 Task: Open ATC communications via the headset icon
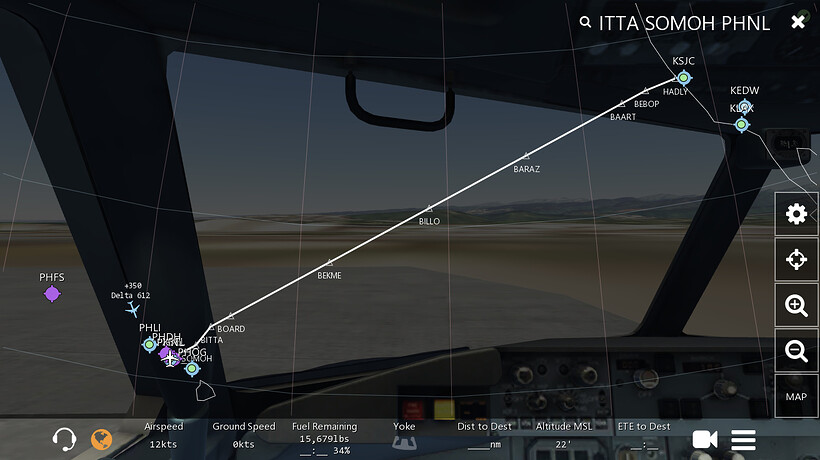[65, 438]
